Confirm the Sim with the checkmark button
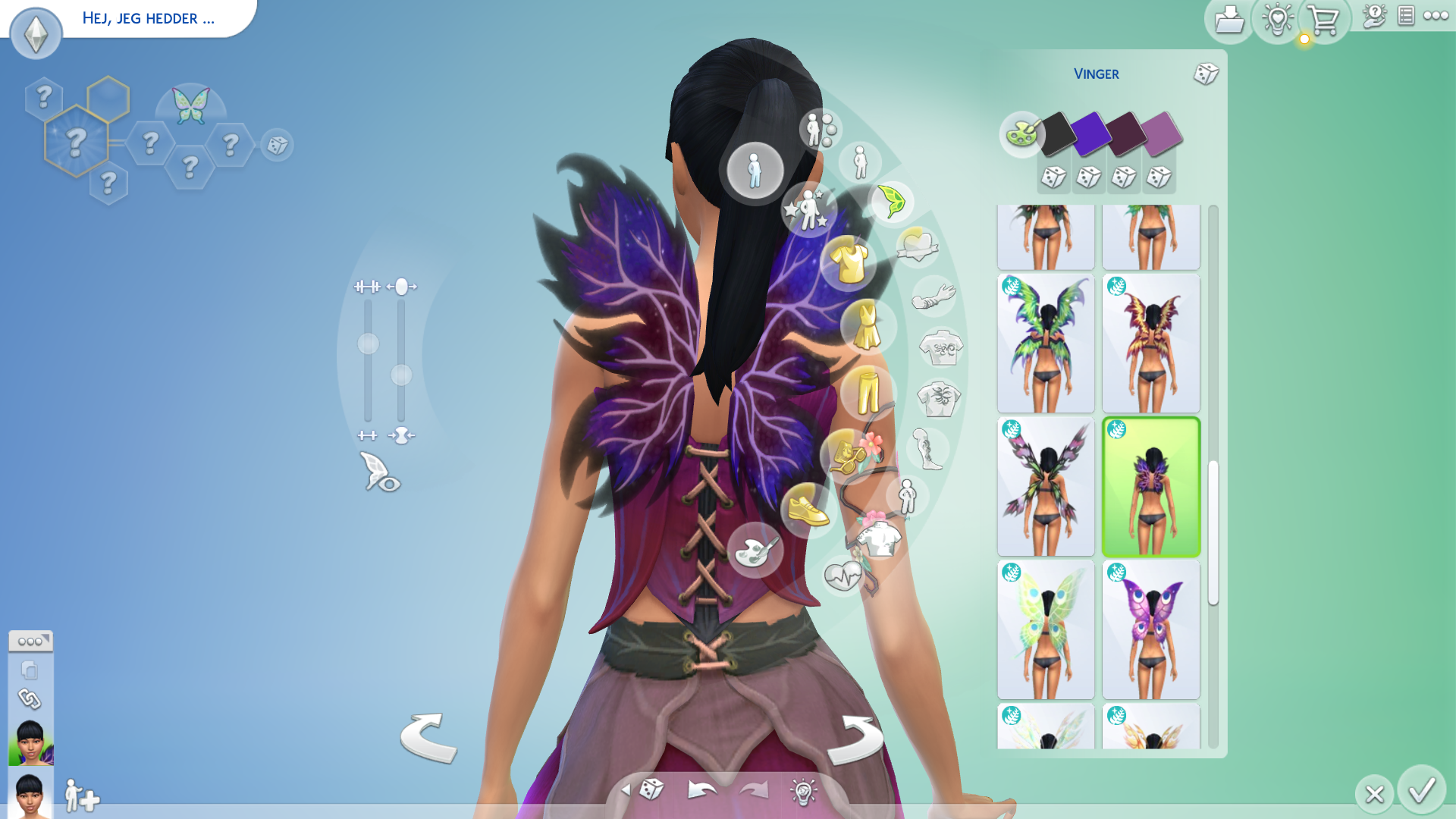This screenshot has width=1456, height=819. [1421, 791]
